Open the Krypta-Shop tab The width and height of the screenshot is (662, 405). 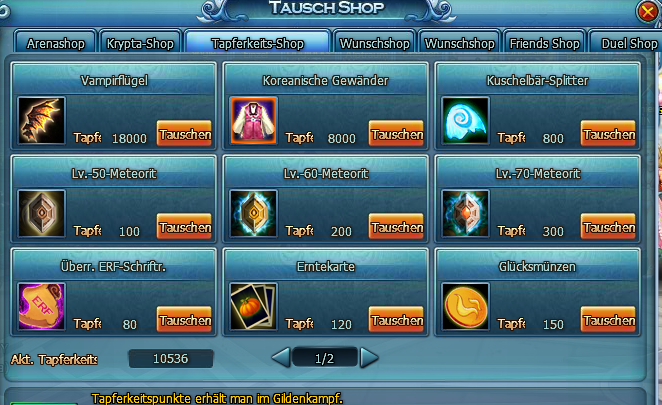tap(142, 44)
